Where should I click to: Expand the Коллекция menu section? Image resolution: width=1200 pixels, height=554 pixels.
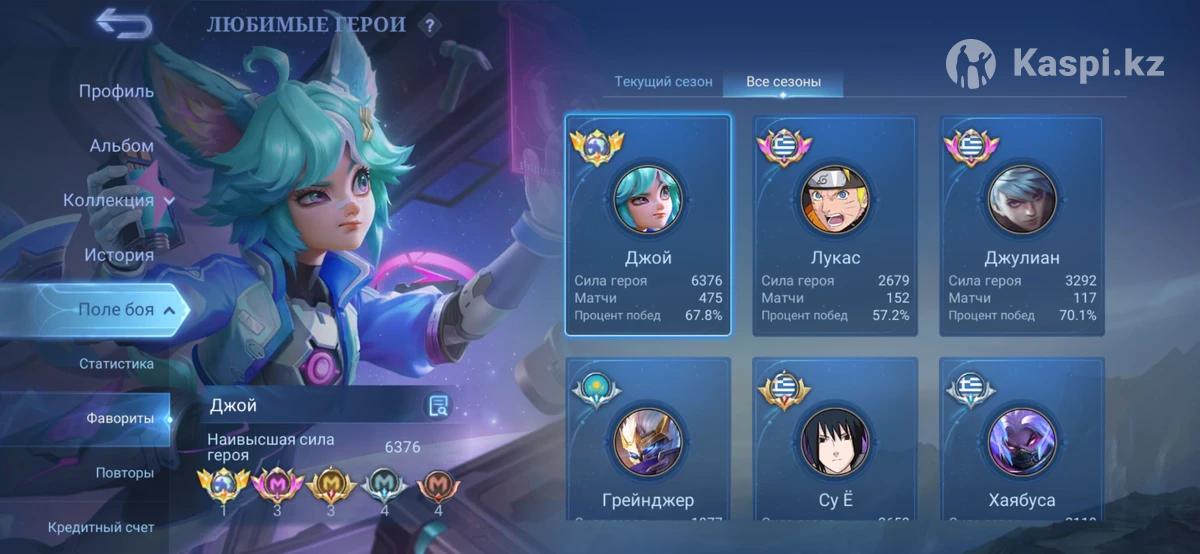118,200
